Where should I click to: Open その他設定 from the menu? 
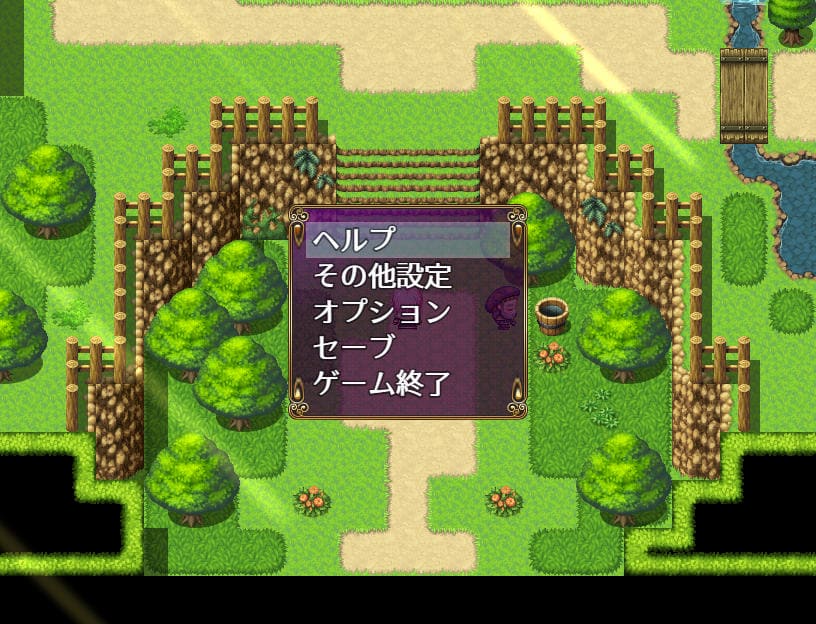[x=382, y=275]
